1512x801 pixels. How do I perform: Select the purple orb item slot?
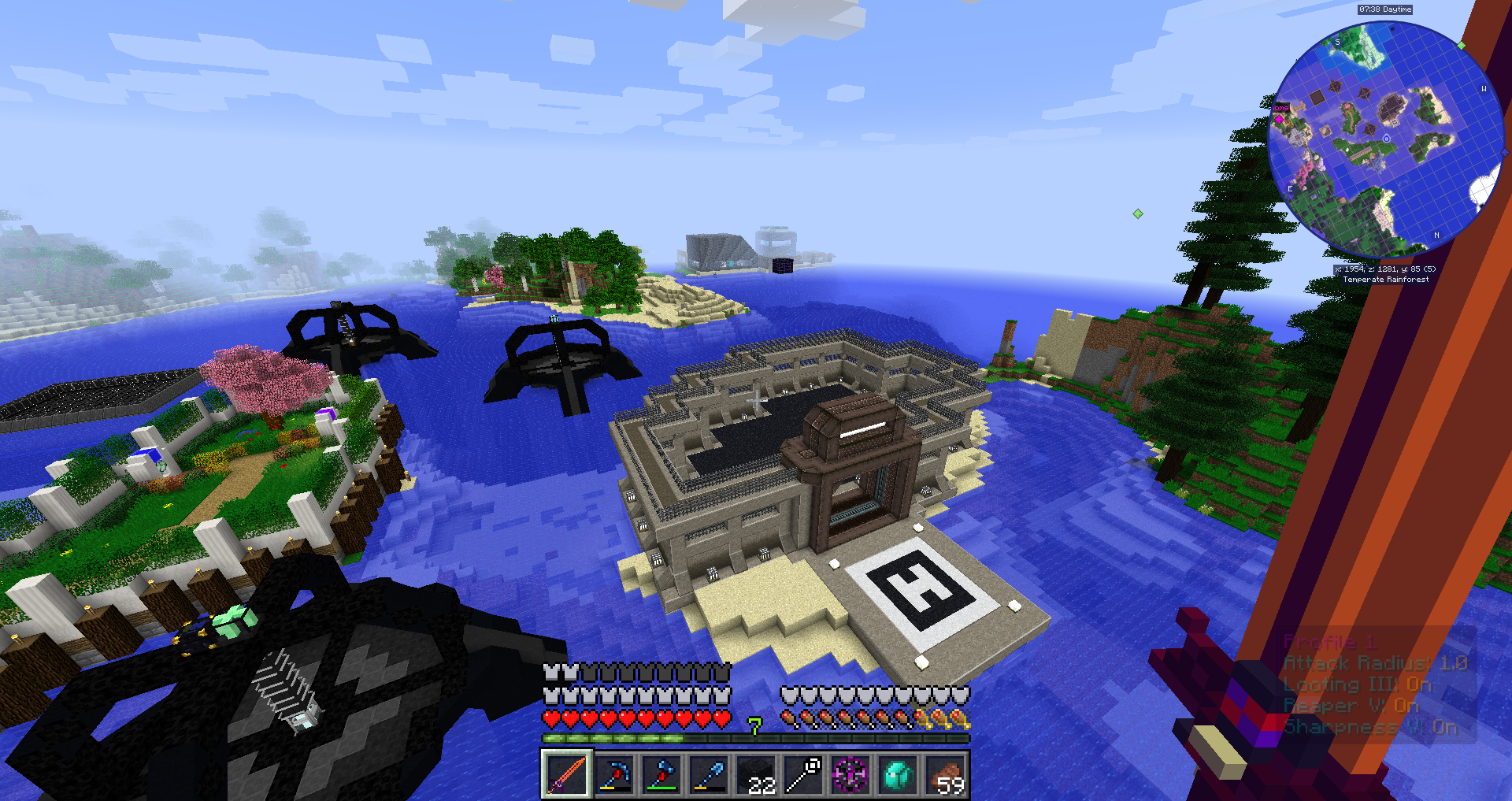(850, 774)
